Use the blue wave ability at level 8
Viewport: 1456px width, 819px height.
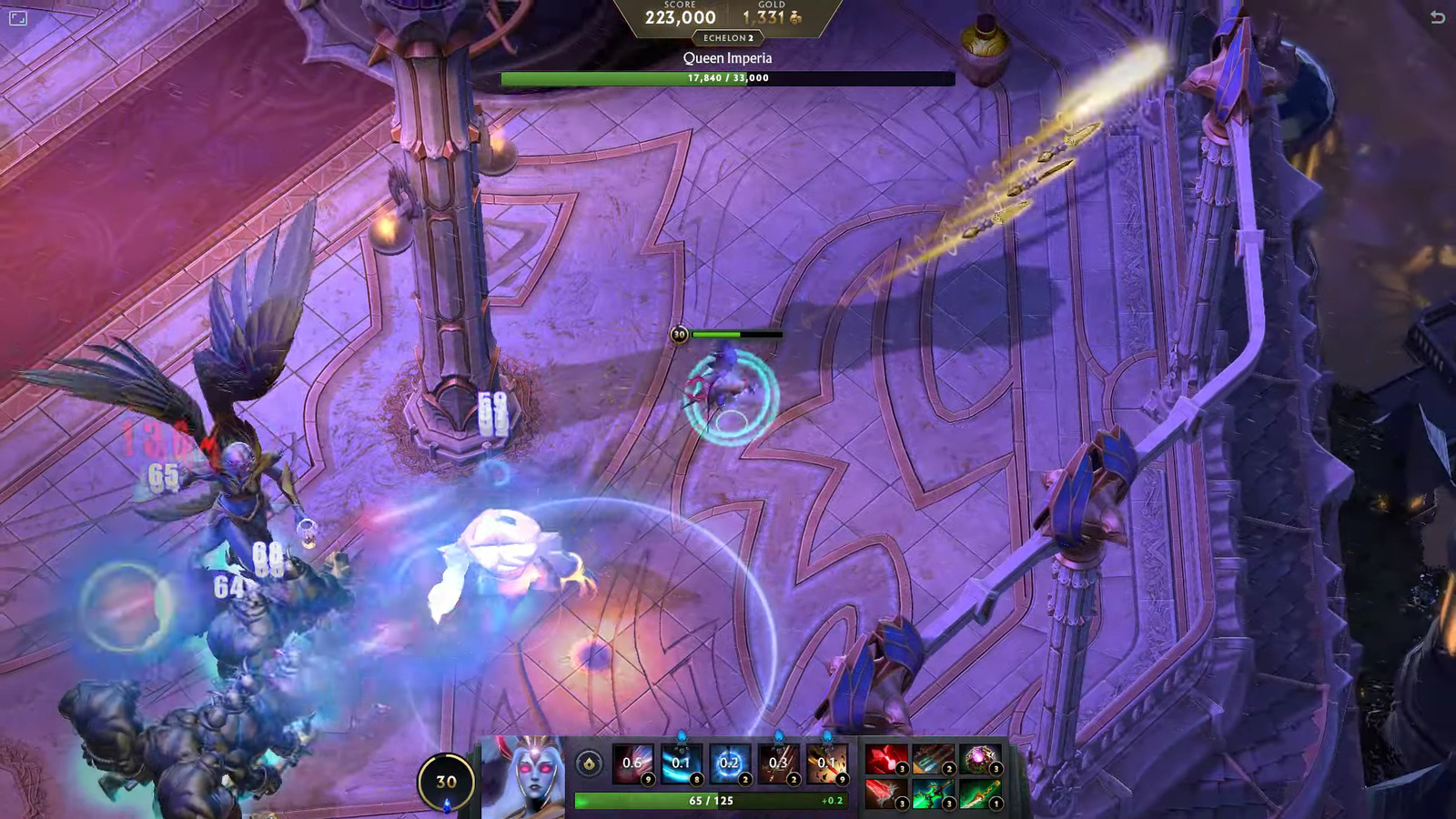(681, 763)
